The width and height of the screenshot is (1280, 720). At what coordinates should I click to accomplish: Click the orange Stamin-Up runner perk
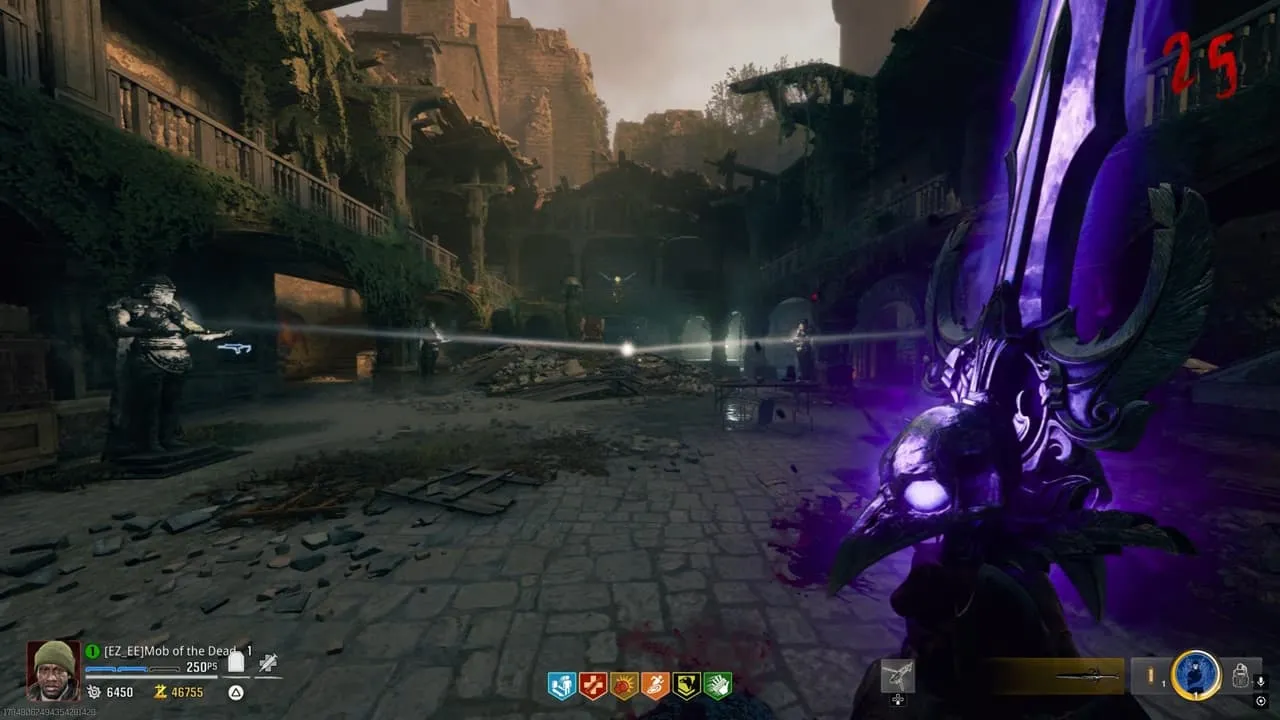tap(655, 685)
